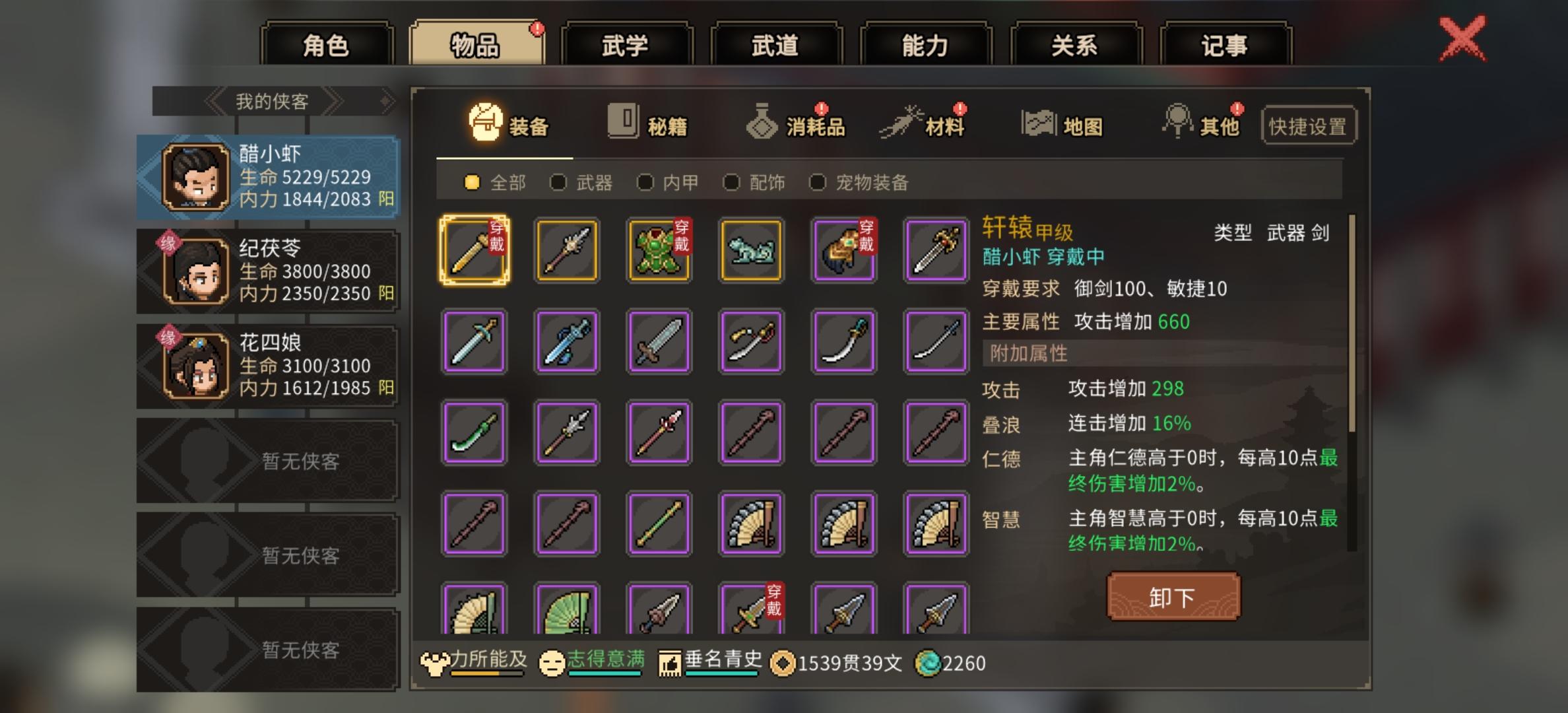Open the 秘籍 inventory category icon
This screenshot has height=713, width=1568.
point(621,123)
